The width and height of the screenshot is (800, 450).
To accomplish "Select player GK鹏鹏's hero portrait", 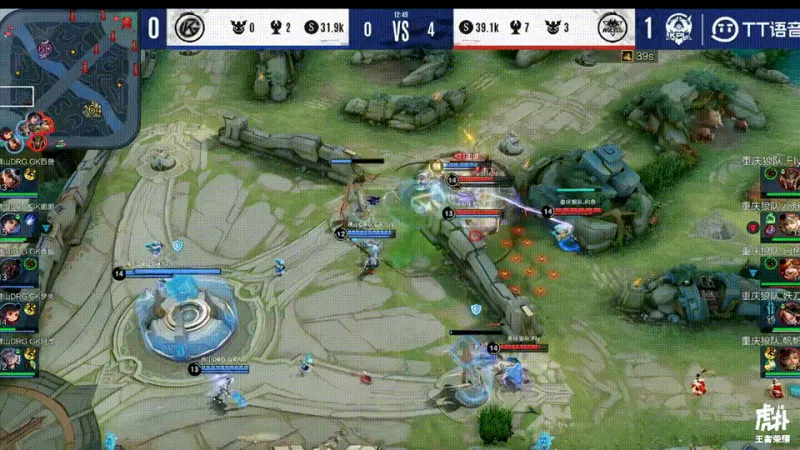I will click(x=11, y=224).
